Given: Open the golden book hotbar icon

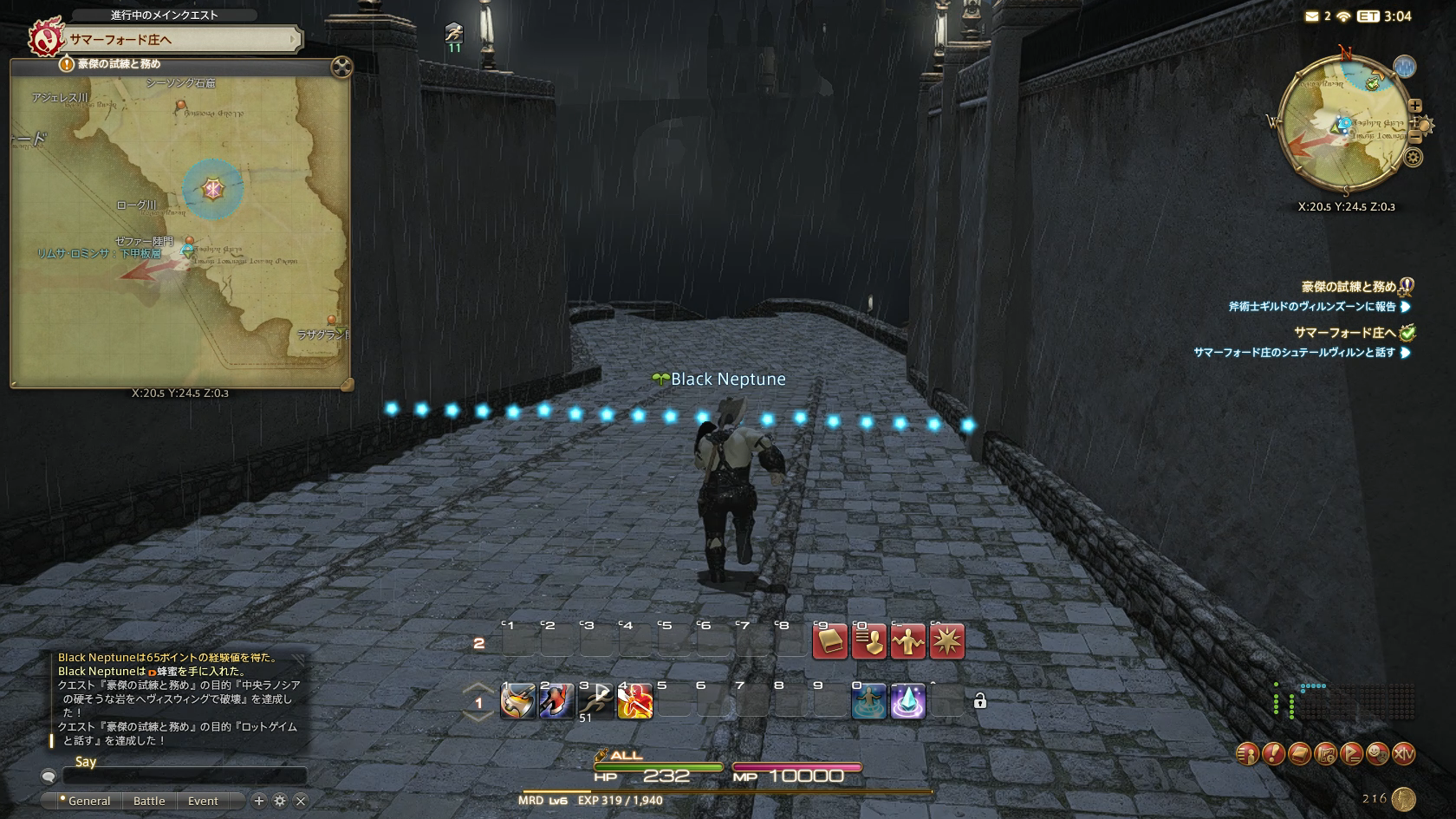Looking at the screenshot, I should coord(829,641).
